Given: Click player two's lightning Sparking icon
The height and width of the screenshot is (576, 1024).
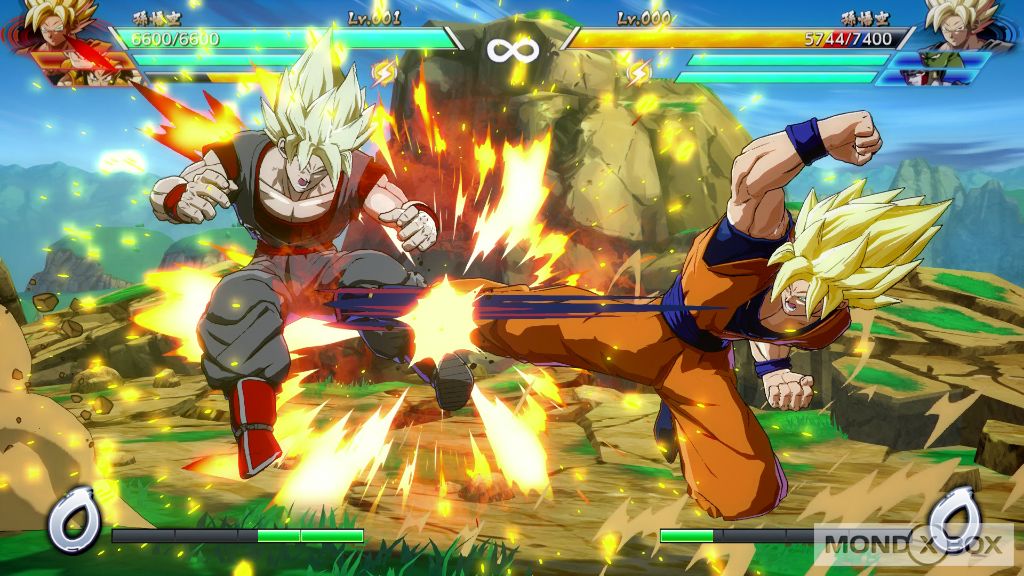Looking at the screenshot, I should pos(638,71).
